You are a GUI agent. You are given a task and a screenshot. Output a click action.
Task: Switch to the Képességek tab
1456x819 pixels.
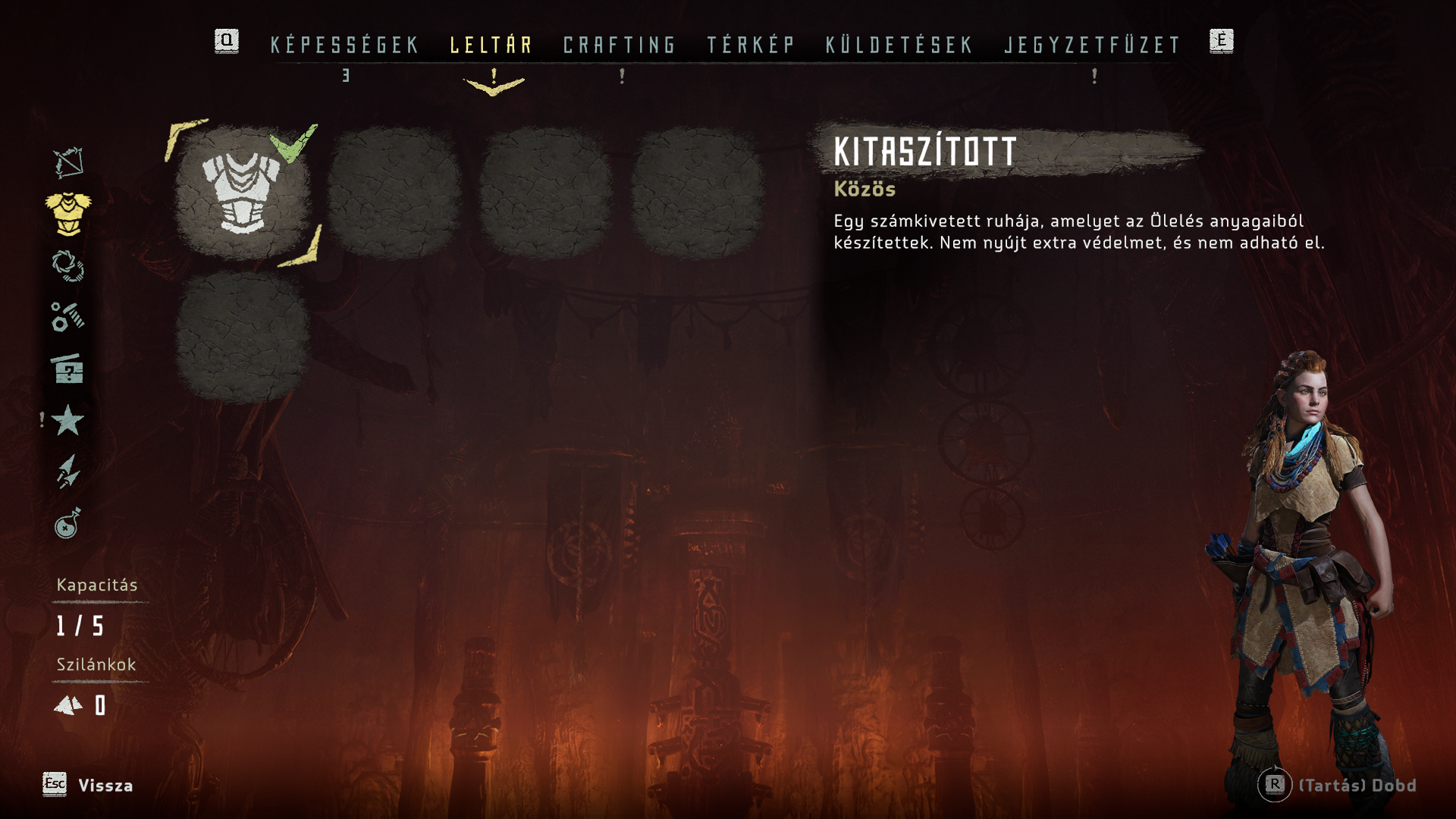pyautogui.click(x=344, y=45)
